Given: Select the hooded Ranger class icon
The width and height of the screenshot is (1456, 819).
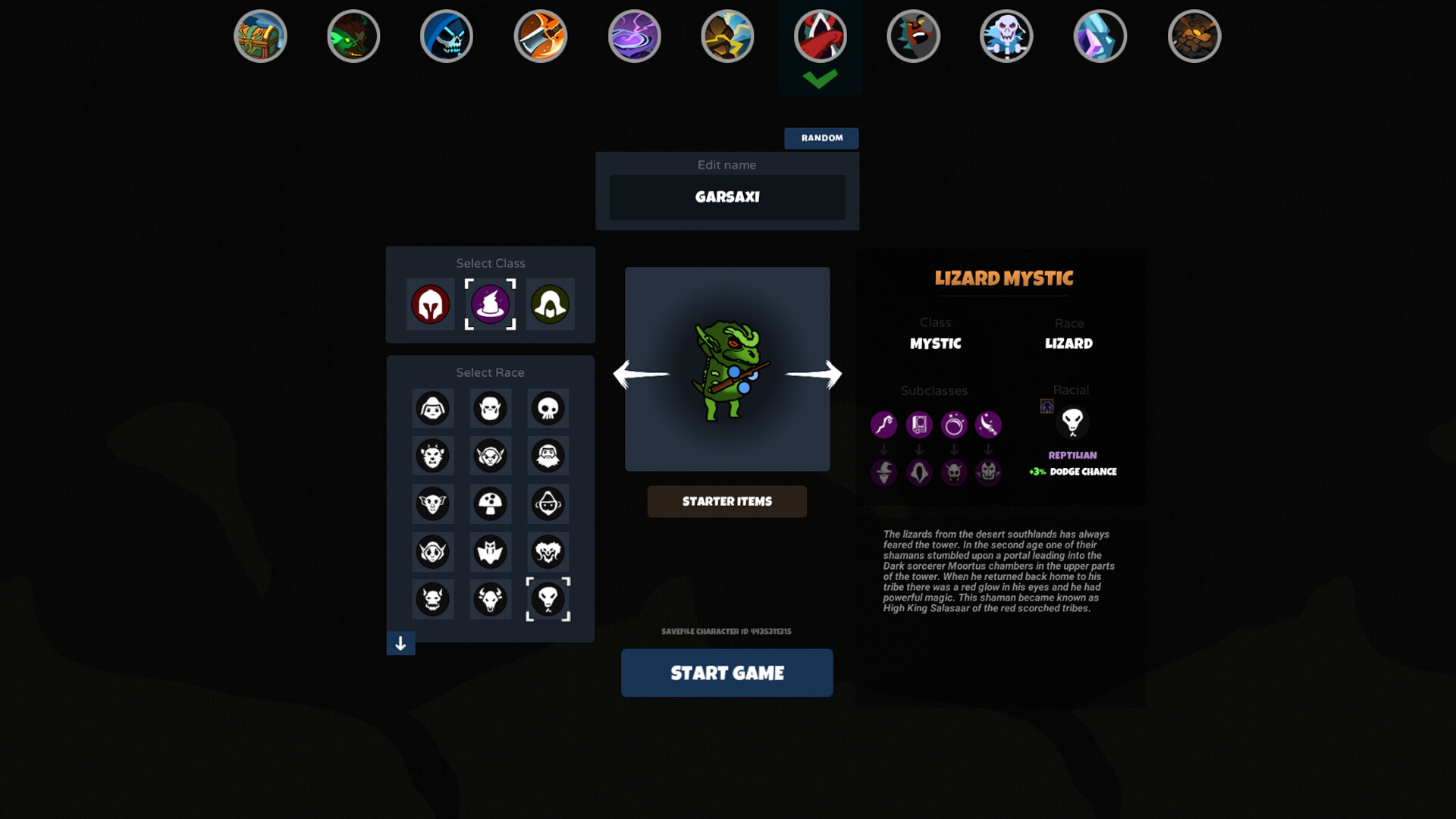Looking at the screenshot, I should pyautogui.click(x=549, y=305).
